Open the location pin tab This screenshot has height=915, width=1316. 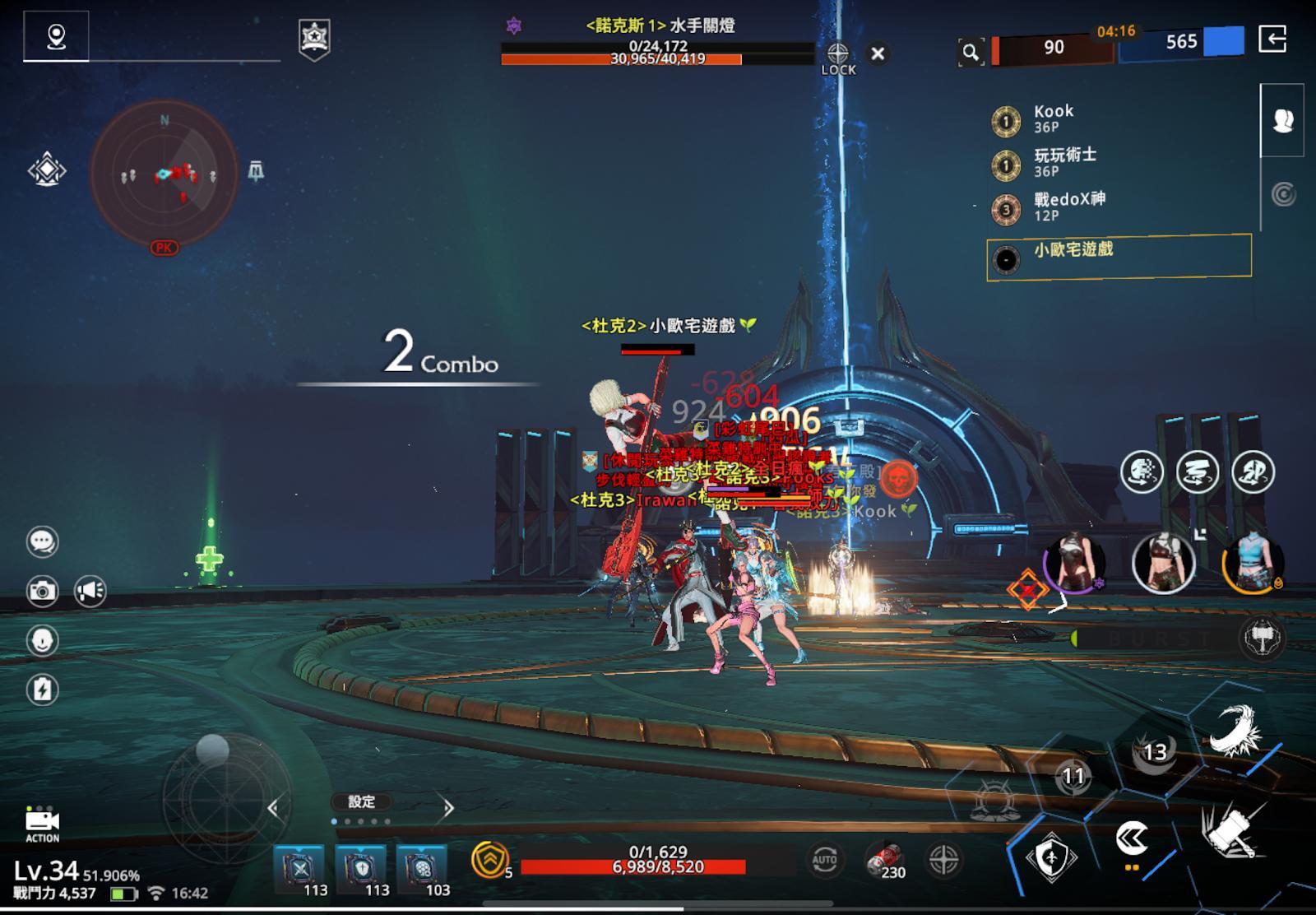click(x=56, y=37)
